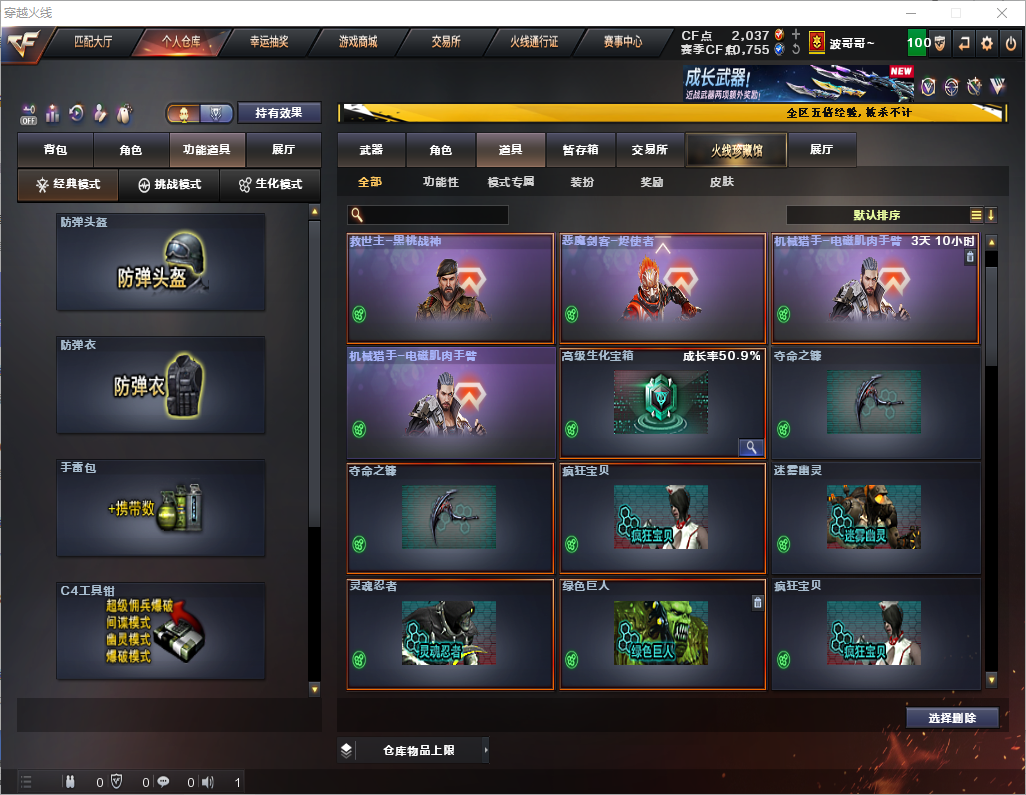Filter items by 功能性

pyautogui.click(x=440, y=183)
